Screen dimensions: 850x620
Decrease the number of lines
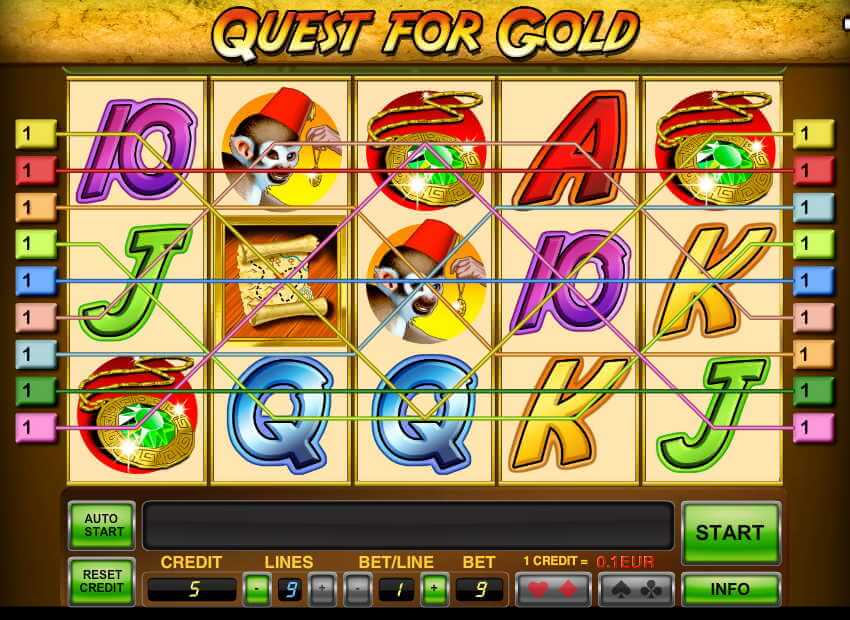256,589
